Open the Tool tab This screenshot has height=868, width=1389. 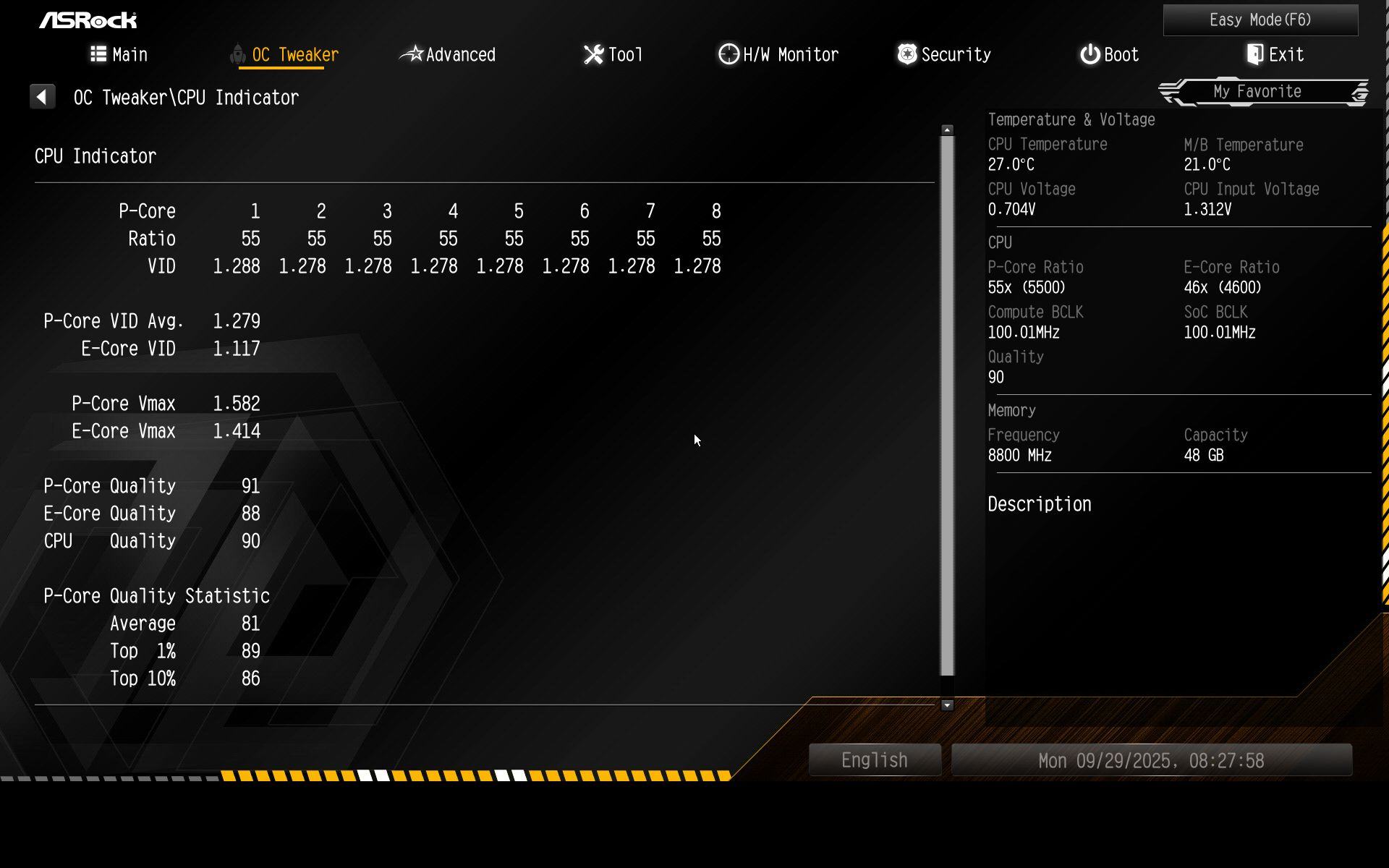(613, 55)
